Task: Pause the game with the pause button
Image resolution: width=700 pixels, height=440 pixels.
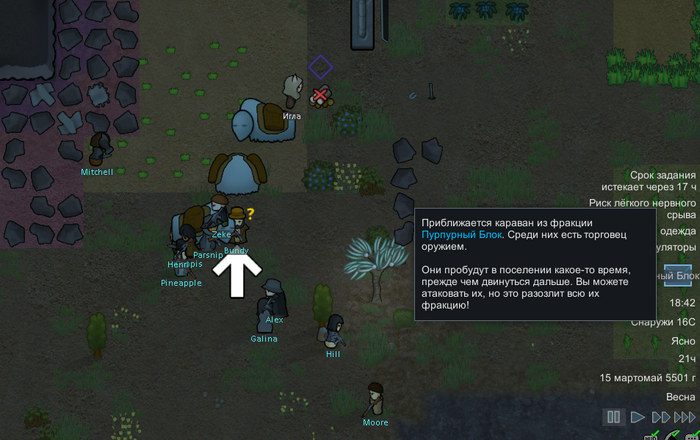Action: coord(613,417)
